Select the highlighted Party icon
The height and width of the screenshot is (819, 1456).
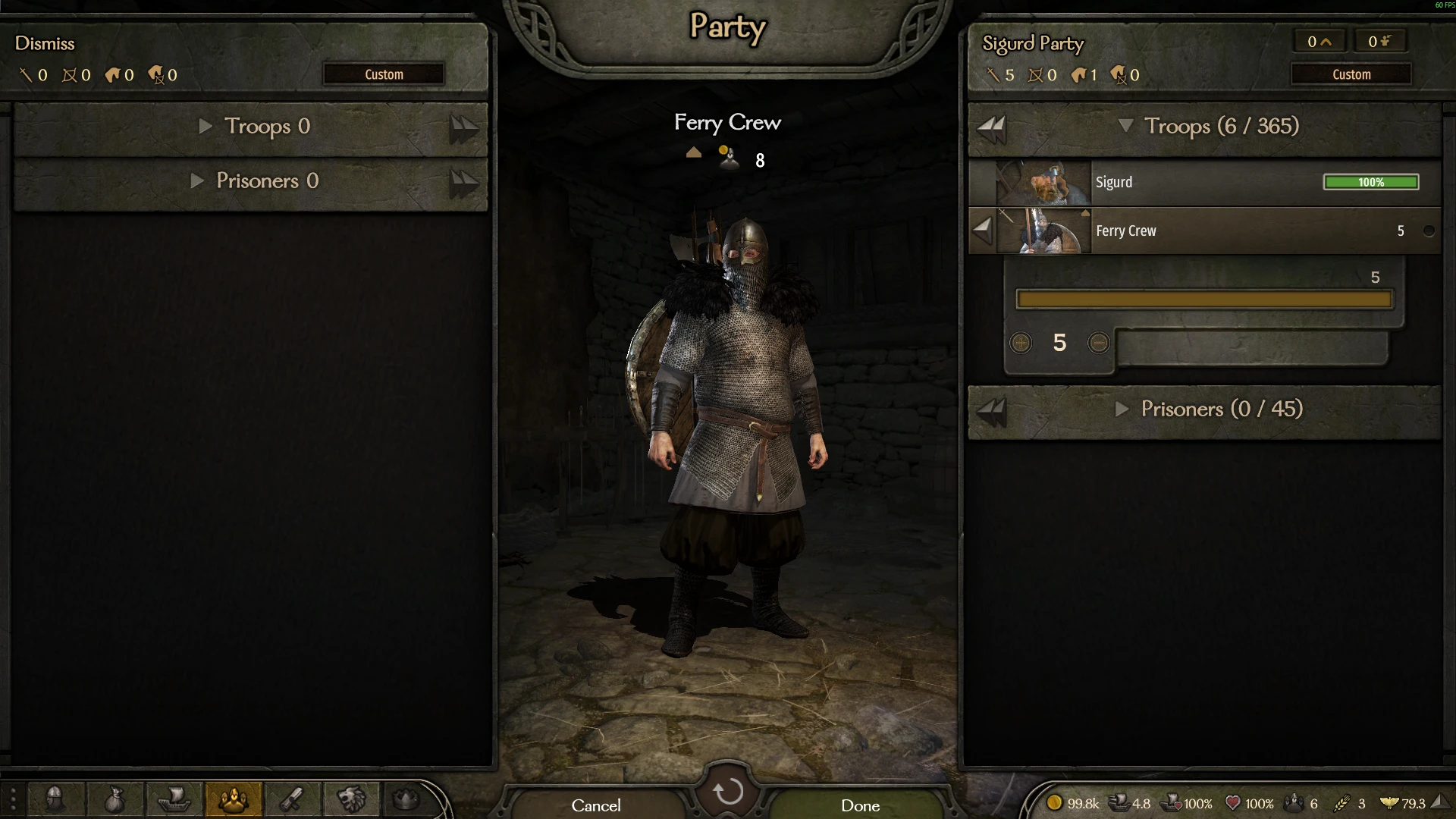click(x=234, y=800)
